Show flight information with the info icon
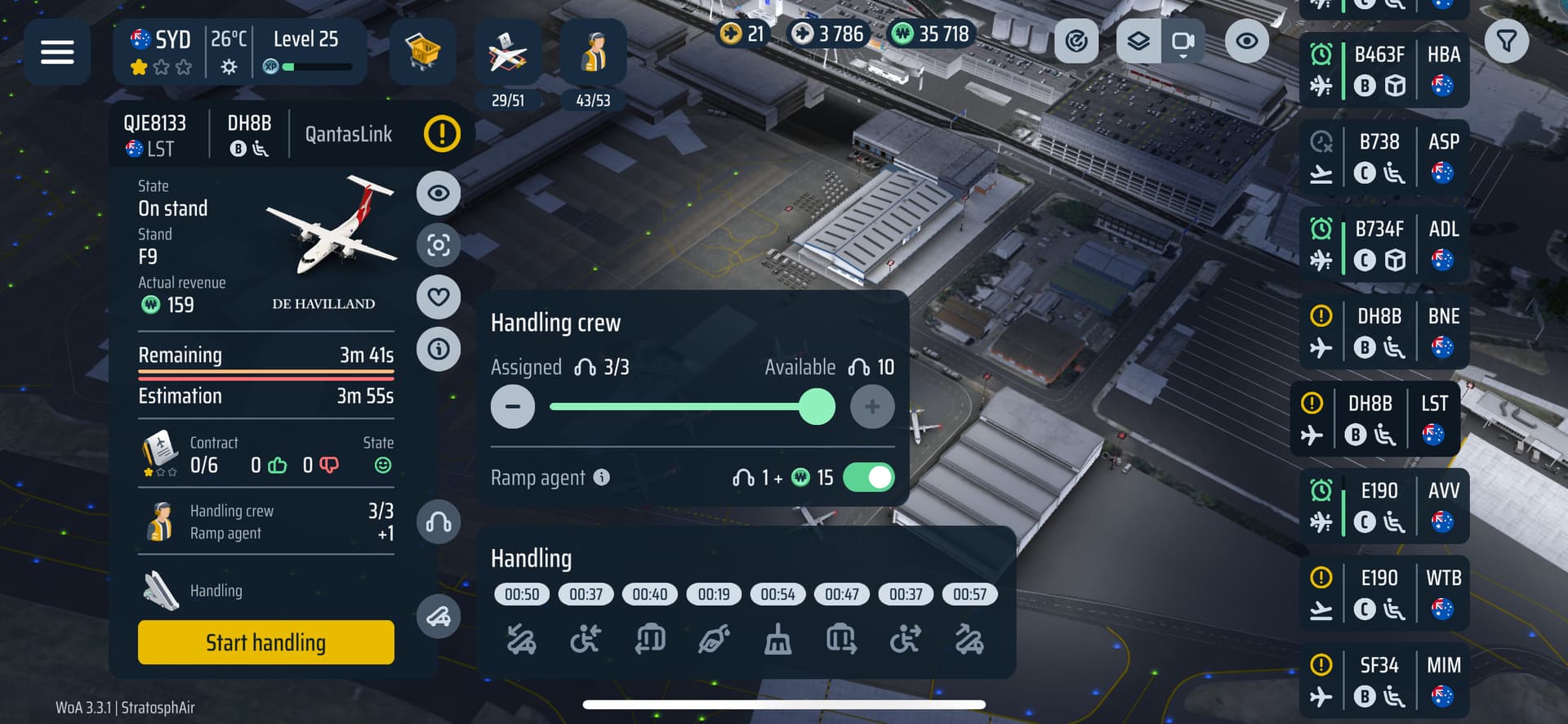Screen dimensions: 1568x724 pos(439,349)
